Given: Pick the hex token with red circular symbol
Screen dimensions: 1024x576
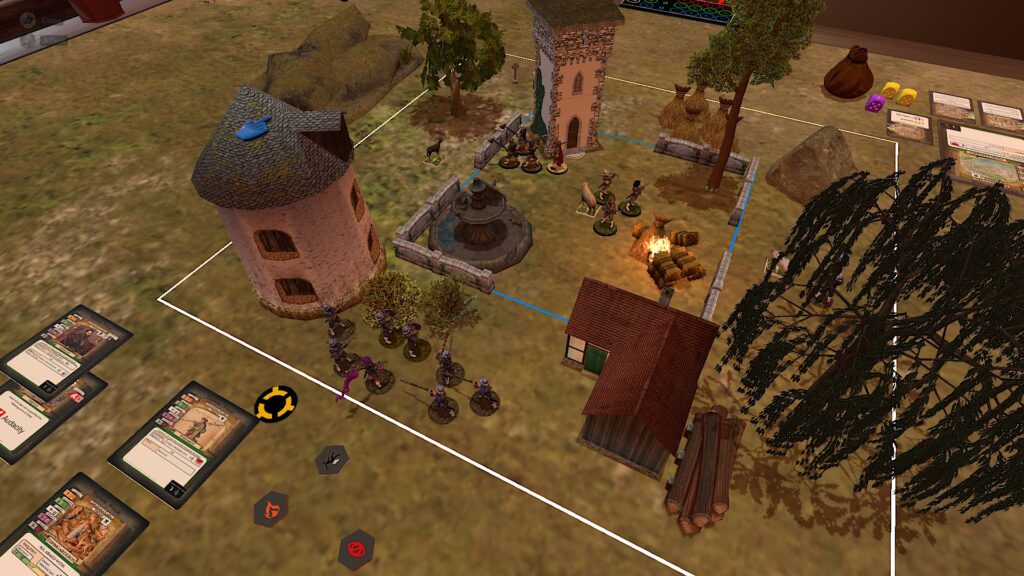Looking at the screenshot, I should point(355,548).
